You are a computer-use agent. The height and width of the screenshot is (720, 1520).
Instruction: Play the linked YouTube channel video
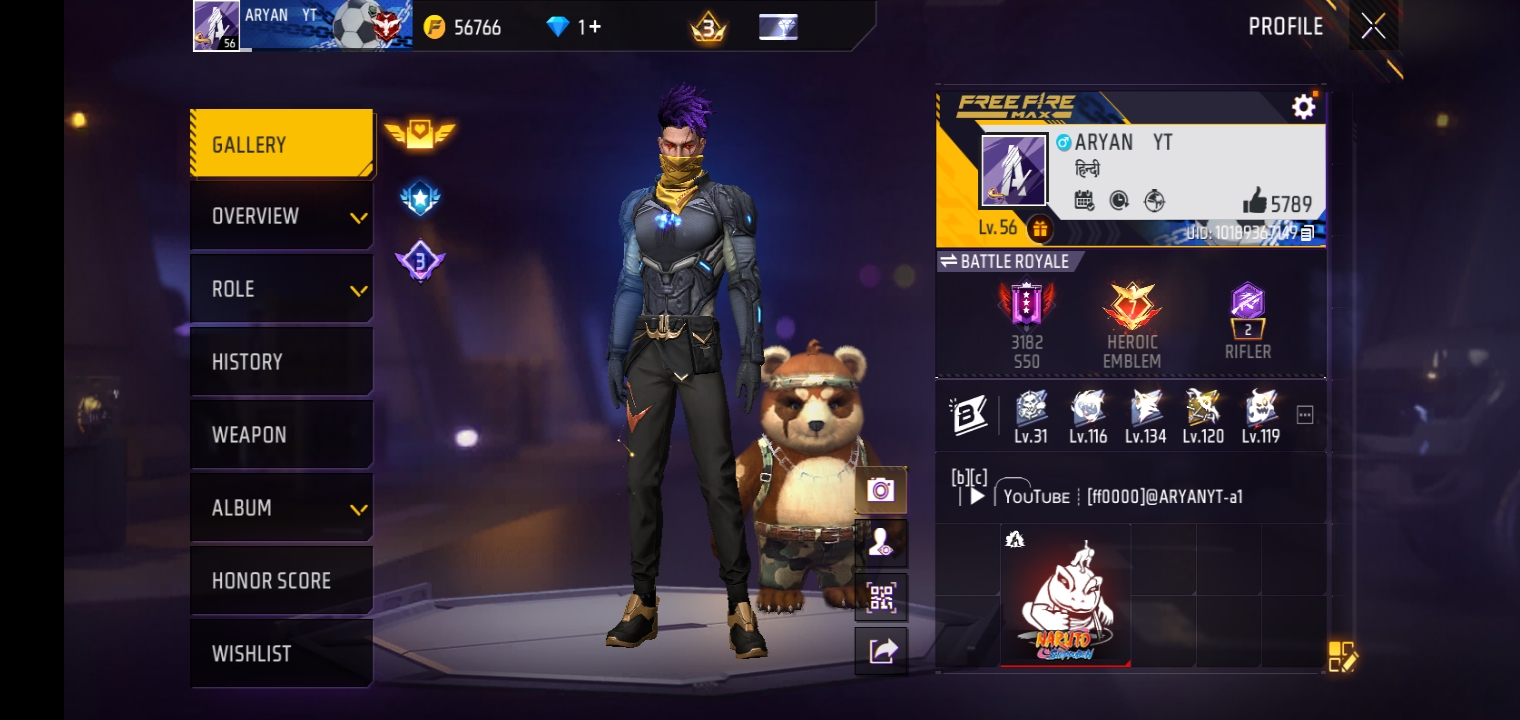[x=978, y=496]
